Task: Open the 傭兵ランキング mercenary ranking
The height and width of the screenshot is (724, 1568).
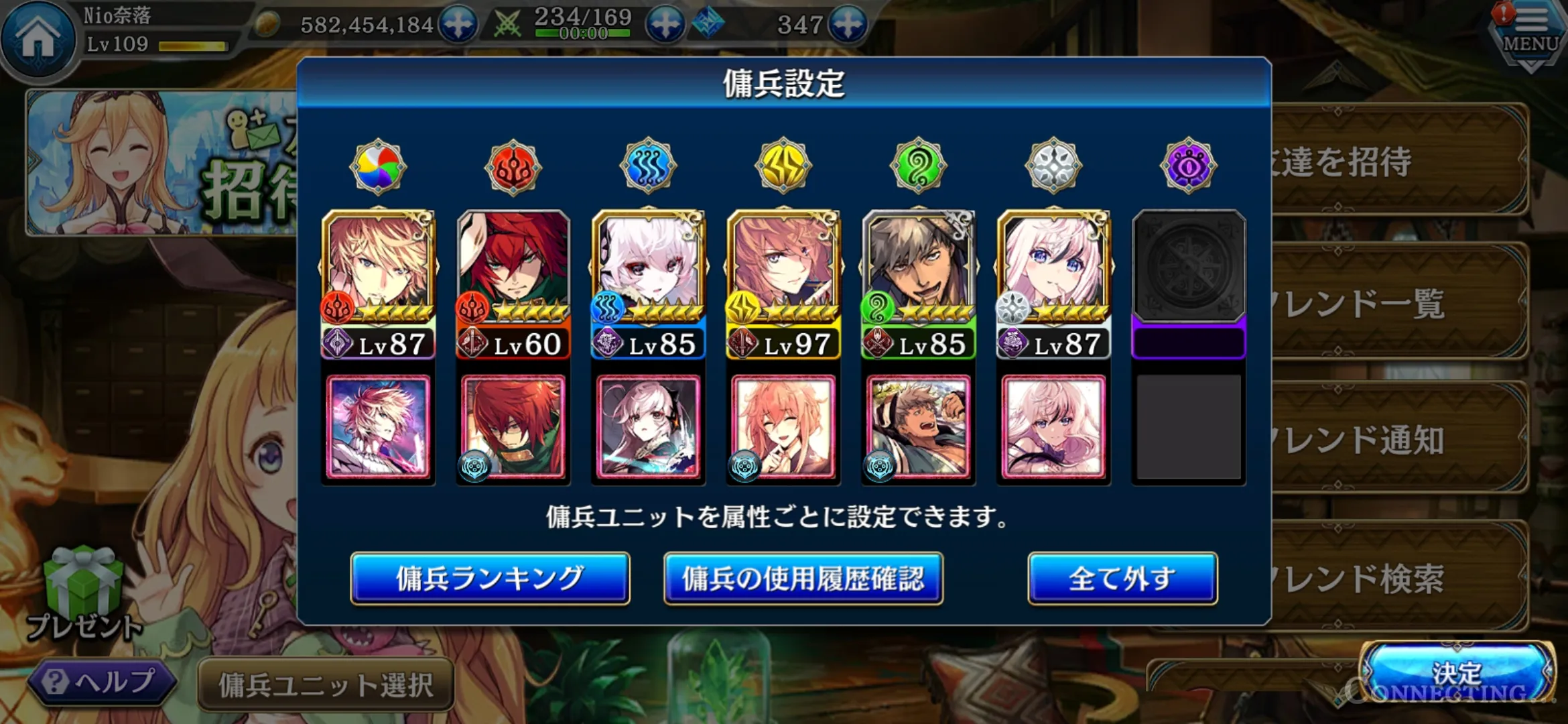Action: pos(490,579)
